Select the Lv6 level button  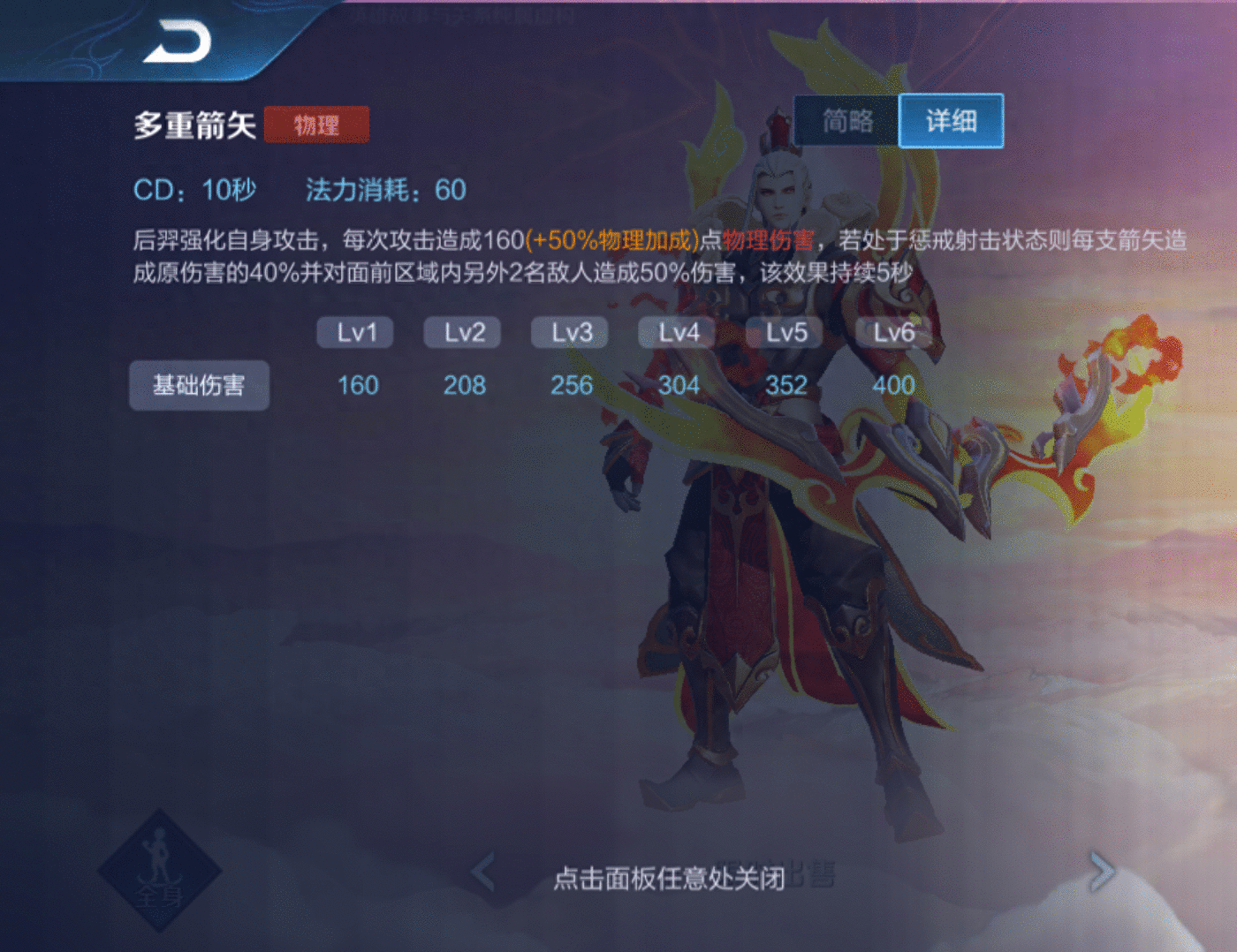[892, 333]
